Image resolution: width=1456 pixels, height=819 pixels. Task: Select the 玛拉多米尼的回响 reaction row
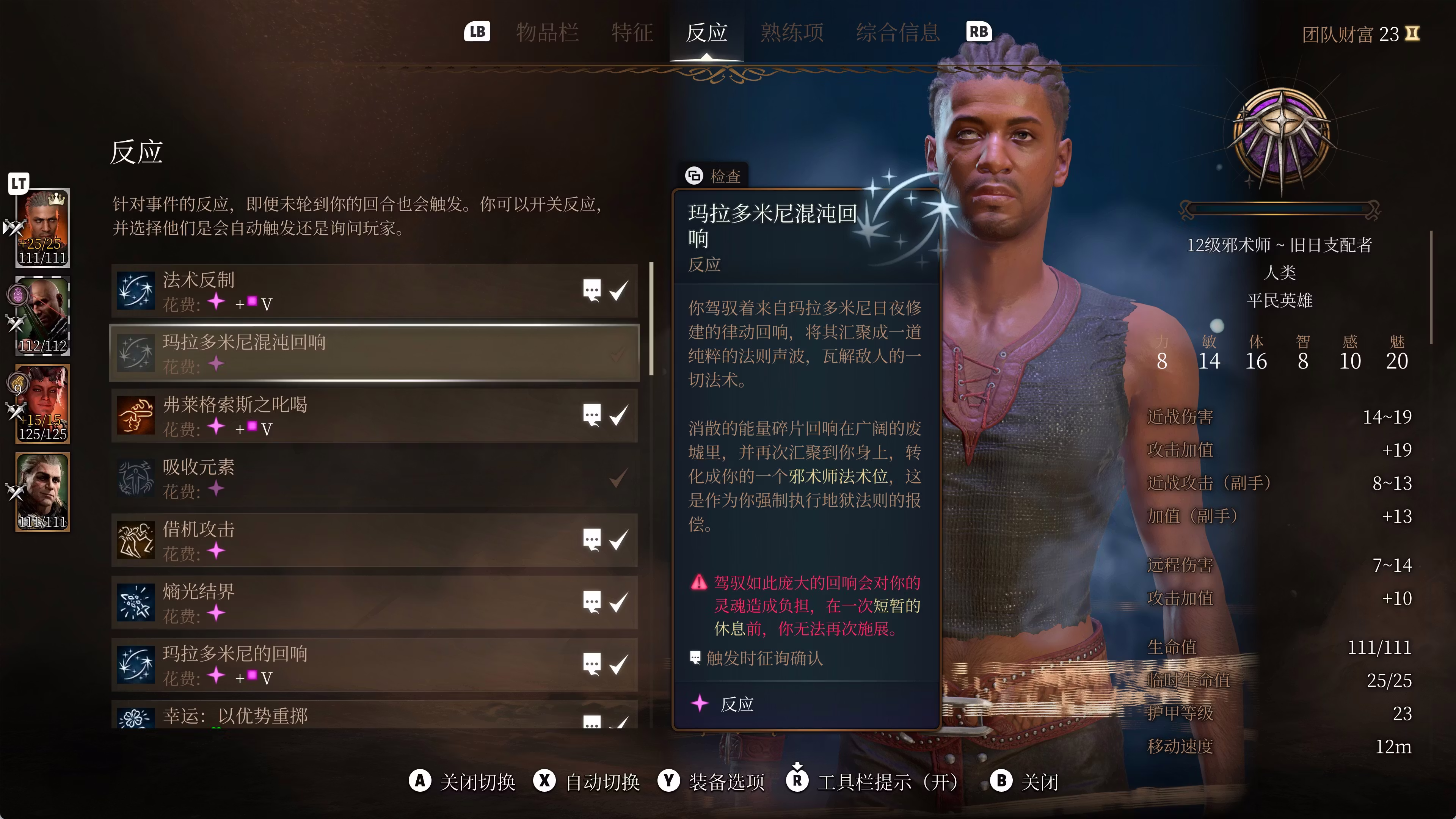point(339,665)
